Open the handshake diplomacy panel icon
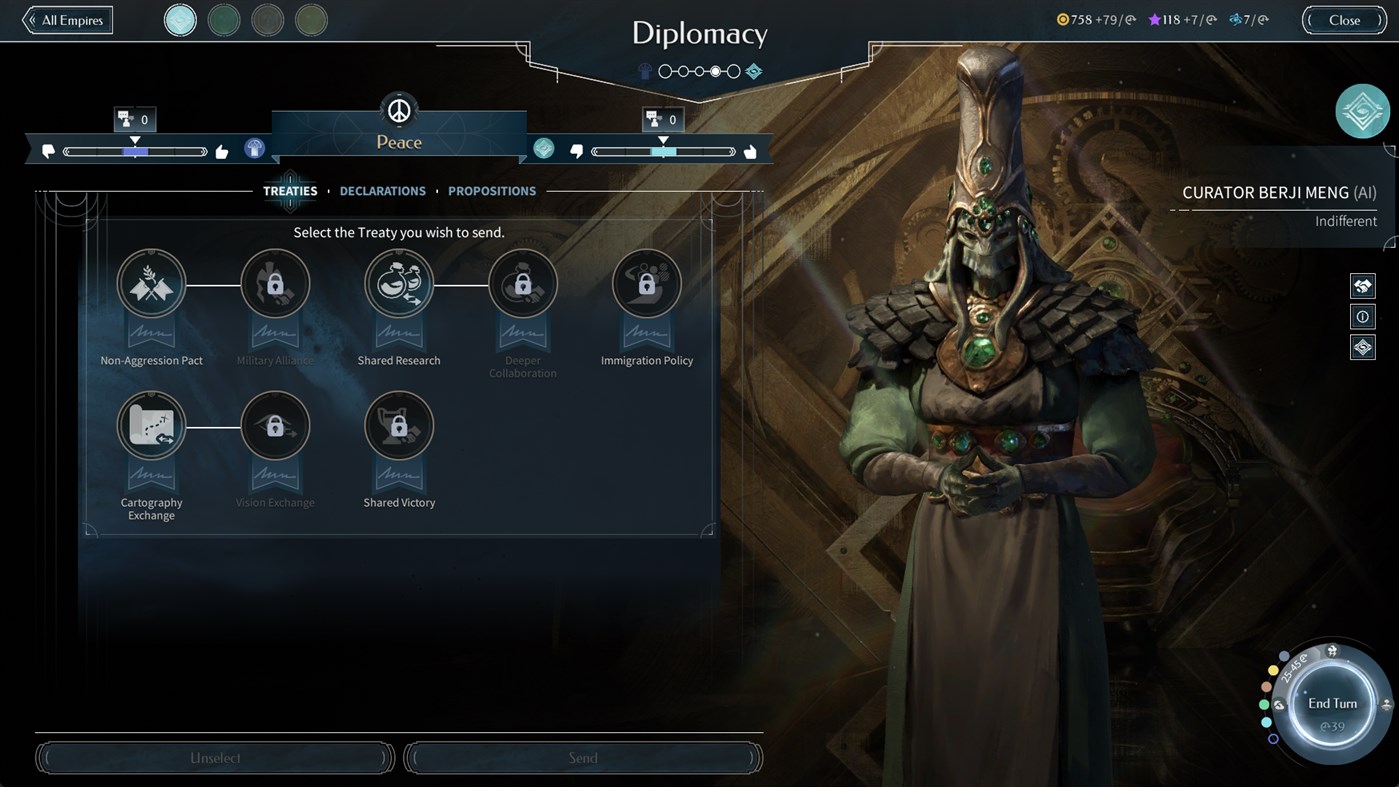 point(1362,285)
